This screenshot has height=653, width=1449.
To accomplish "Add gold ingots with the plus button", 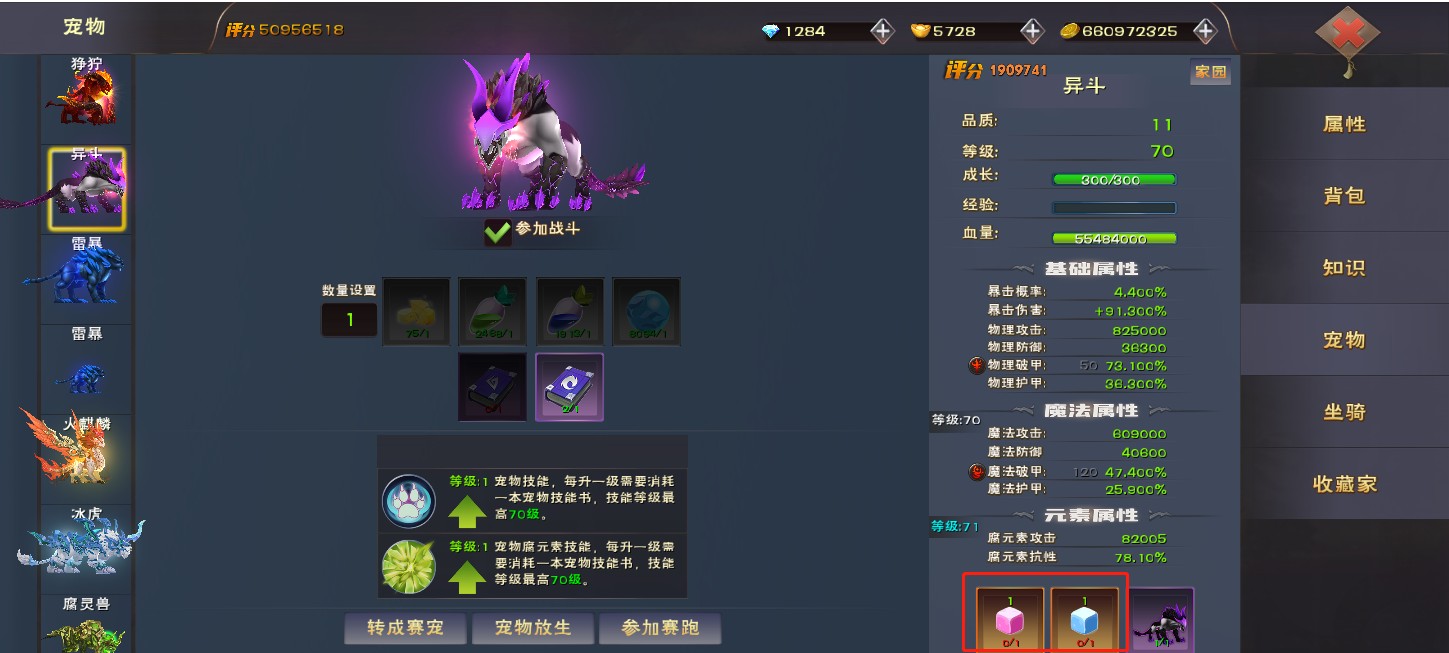I will 1032,31.
